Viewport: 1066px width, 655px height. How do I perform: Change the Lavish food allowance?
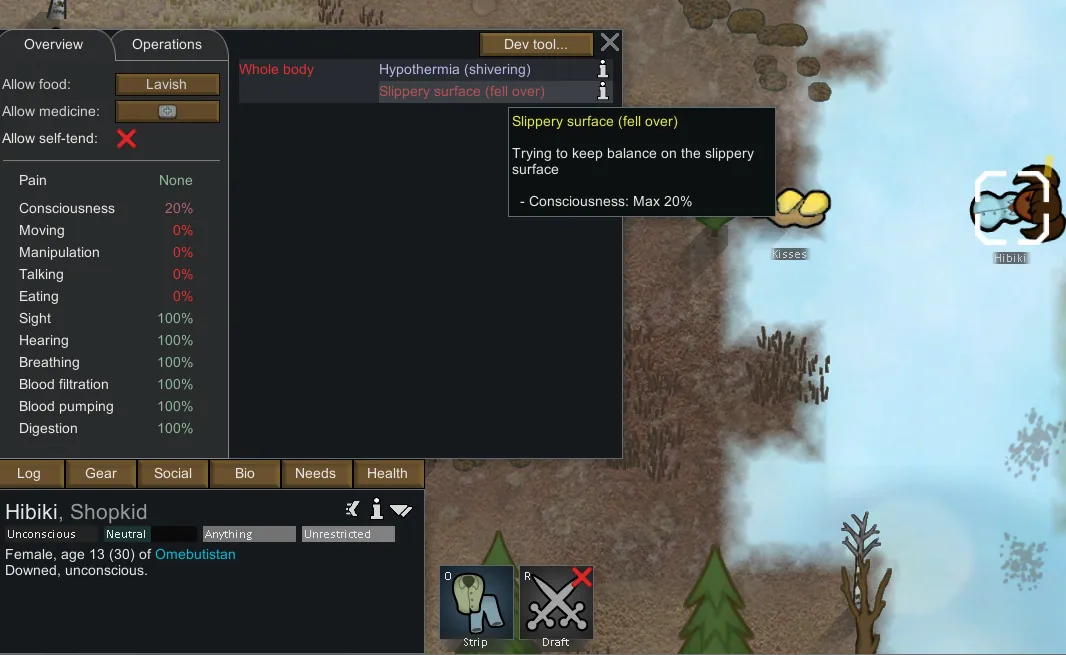pyautogui.click(x=167, y=85)
